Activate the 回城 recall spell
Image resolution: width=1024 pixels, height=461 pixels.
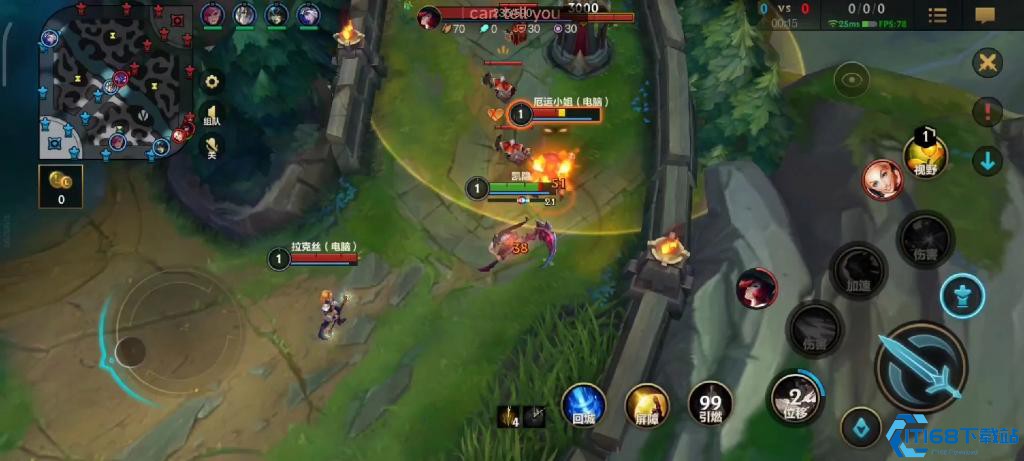pyautogui.click(x=583, y=405)
